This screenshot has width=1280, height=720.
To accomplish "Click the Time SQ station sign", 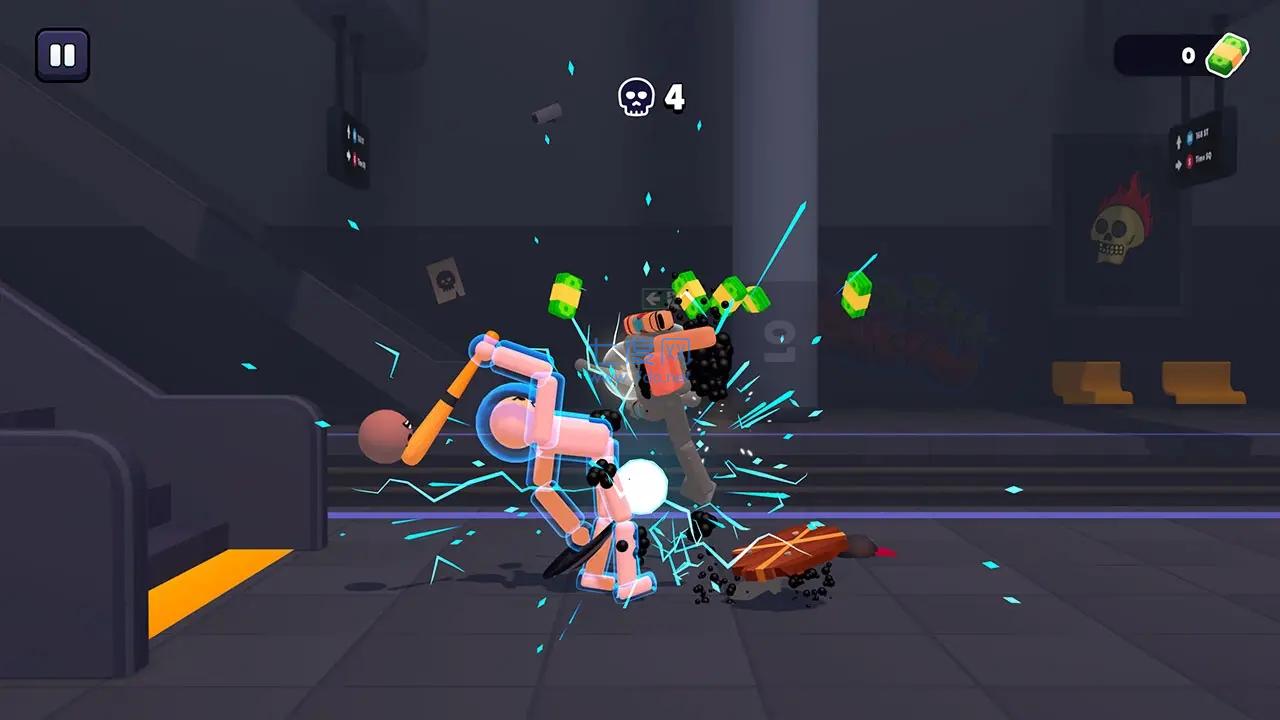I will [x=1202, y=158].
